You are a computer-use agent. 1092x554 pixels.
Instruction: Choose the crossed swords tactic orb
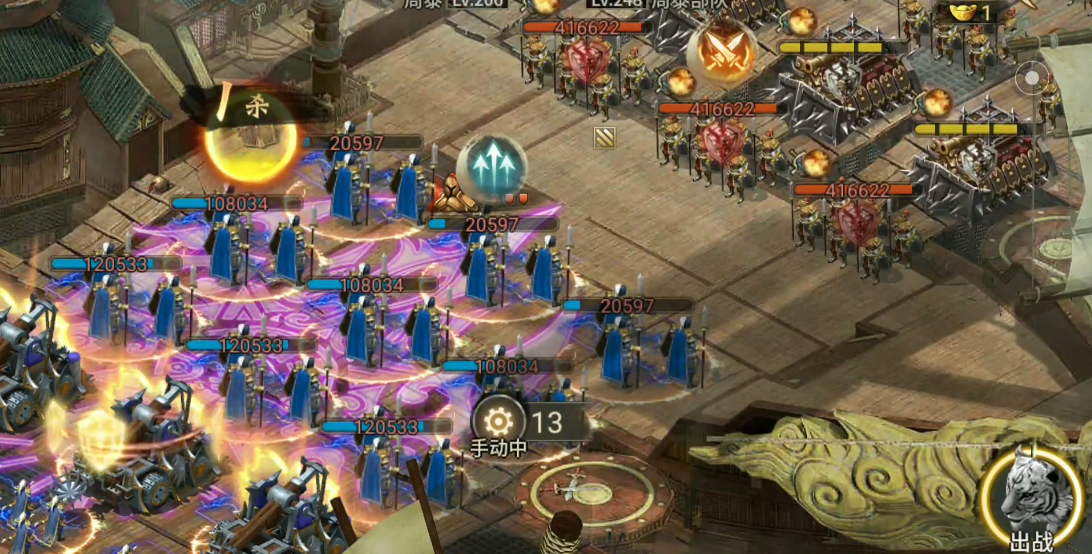point(722,51)
